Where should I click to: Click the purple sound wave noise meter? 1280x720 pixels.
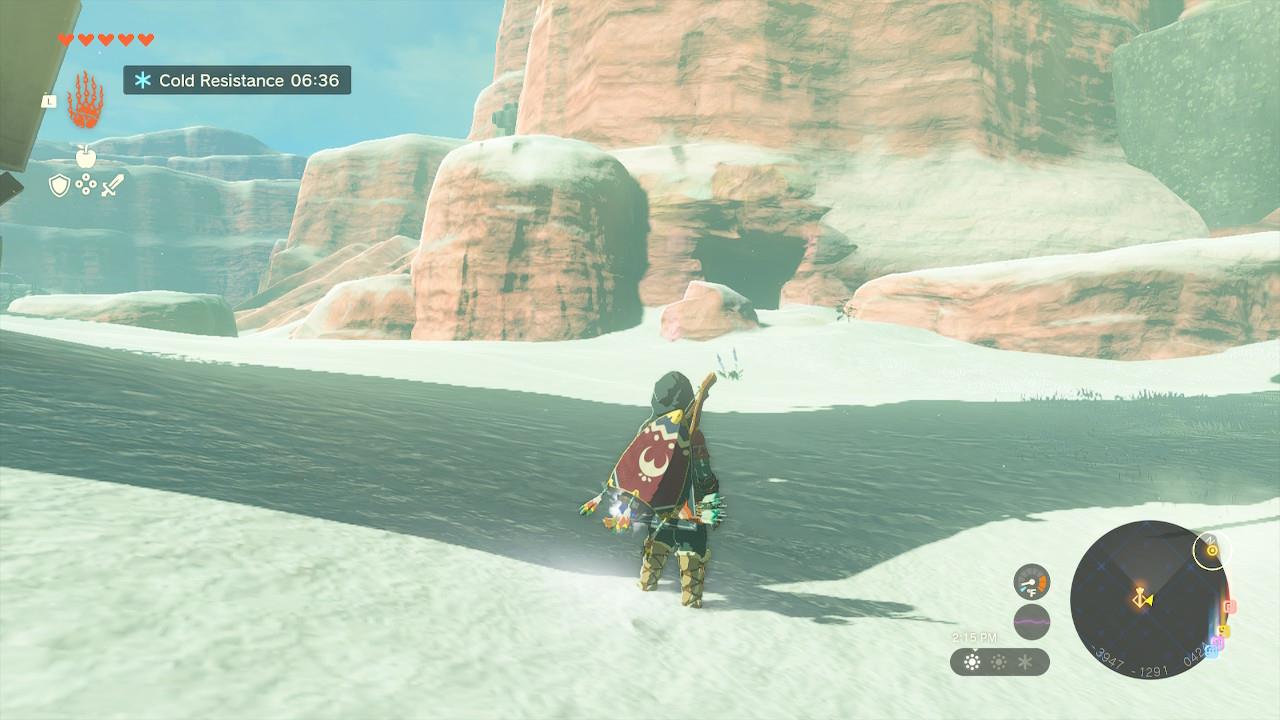pyautogui.click(x=1032, y=621)
